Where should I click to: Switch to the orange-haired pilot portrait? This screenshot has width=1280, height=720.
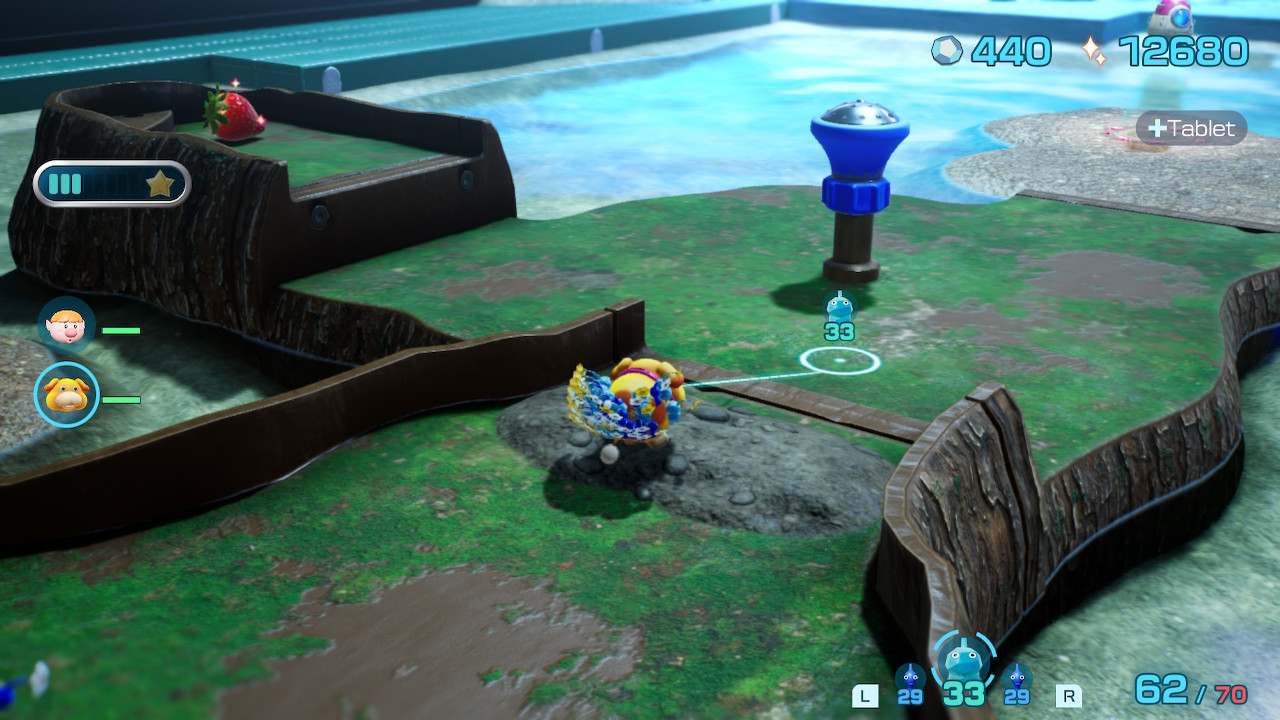click(x=67, y=325)
